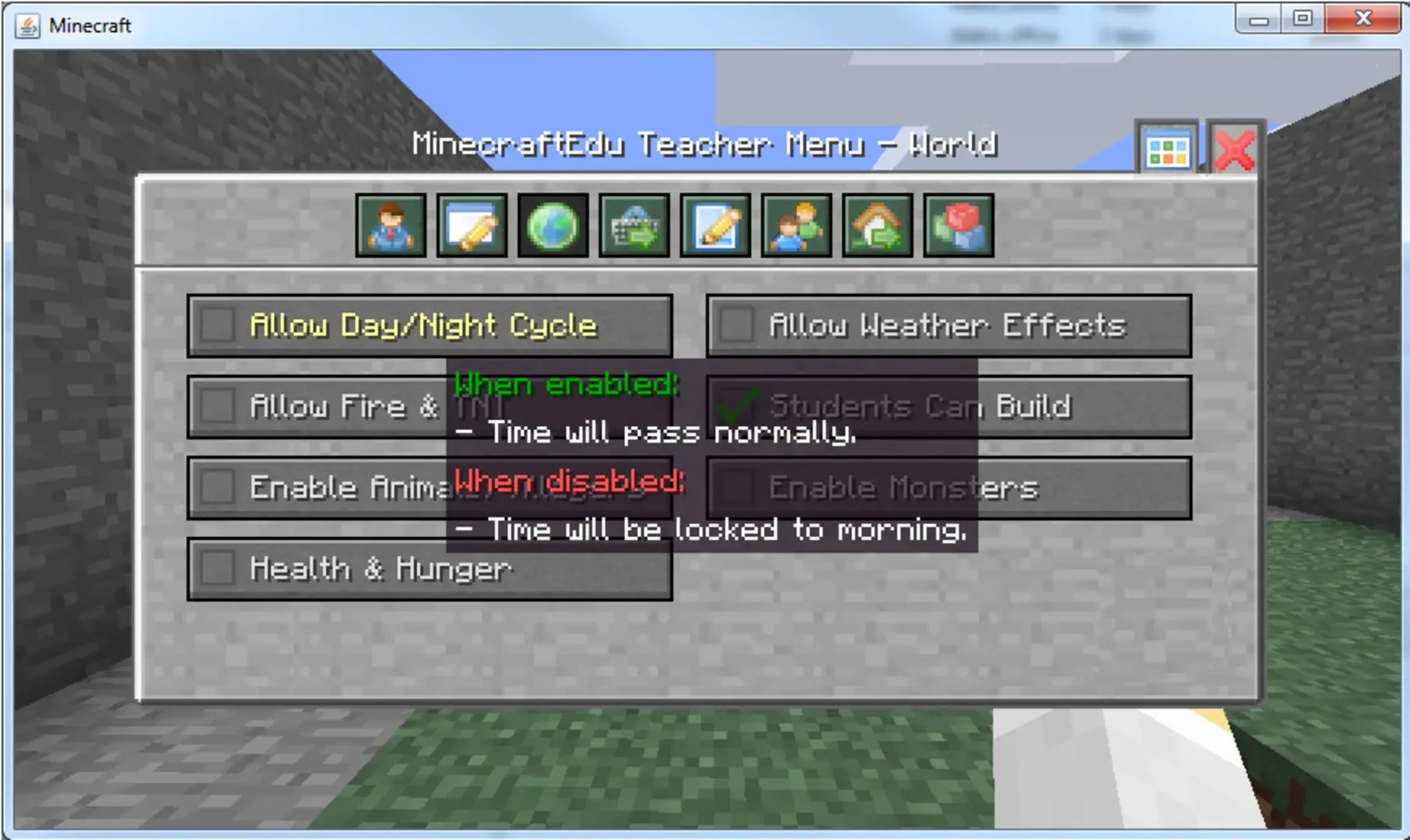Viewport: 1410px width, 840px height.
Task: Close the Teacher Menu with the red X
Action: tap(1234, 148)
